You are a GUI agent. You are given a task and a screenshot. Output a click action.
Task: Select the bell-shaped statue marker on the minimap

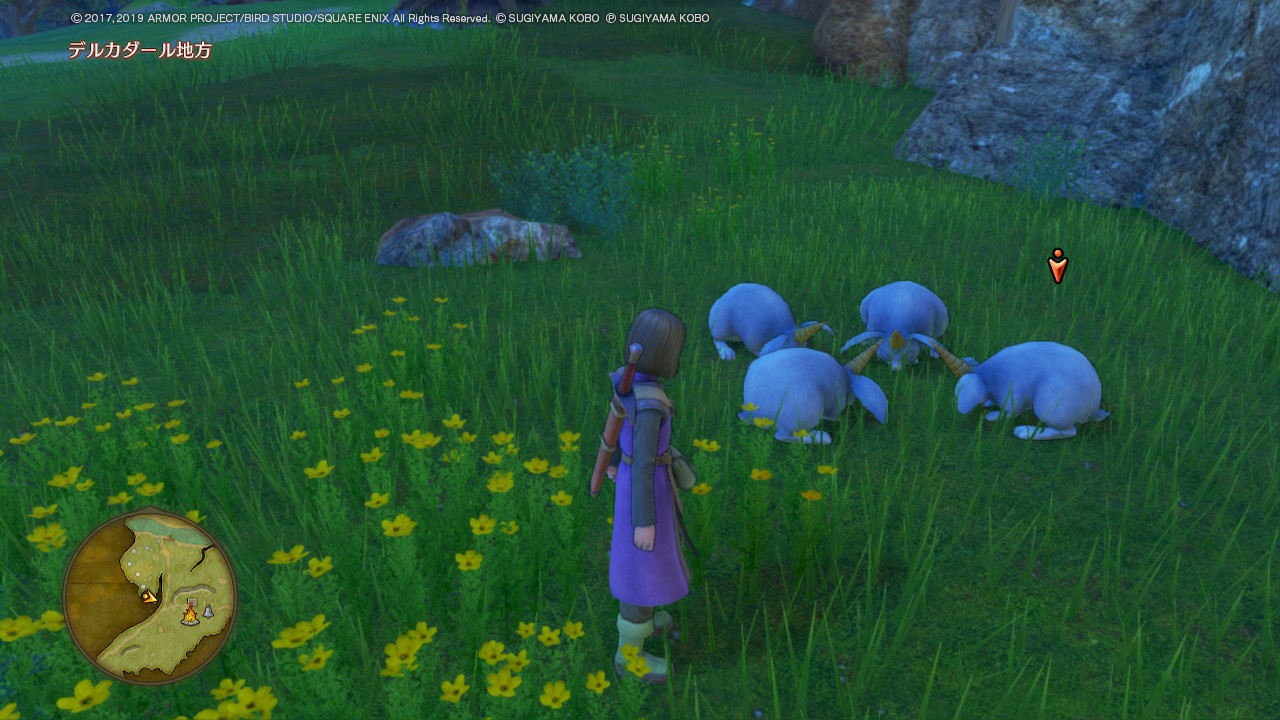tap(208, 611)
